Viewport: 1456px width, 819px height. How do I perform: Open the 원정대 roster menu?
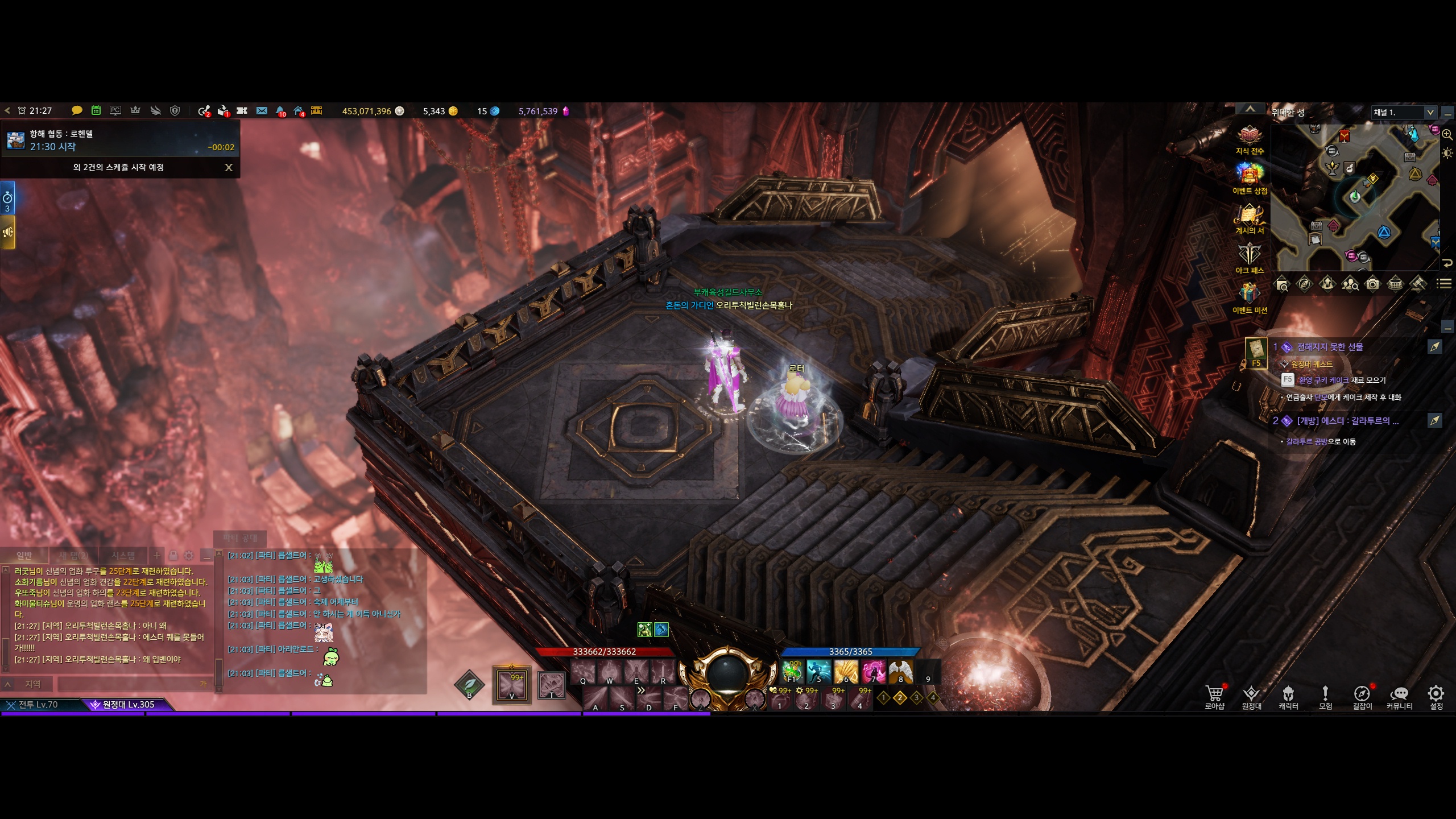1251,696
